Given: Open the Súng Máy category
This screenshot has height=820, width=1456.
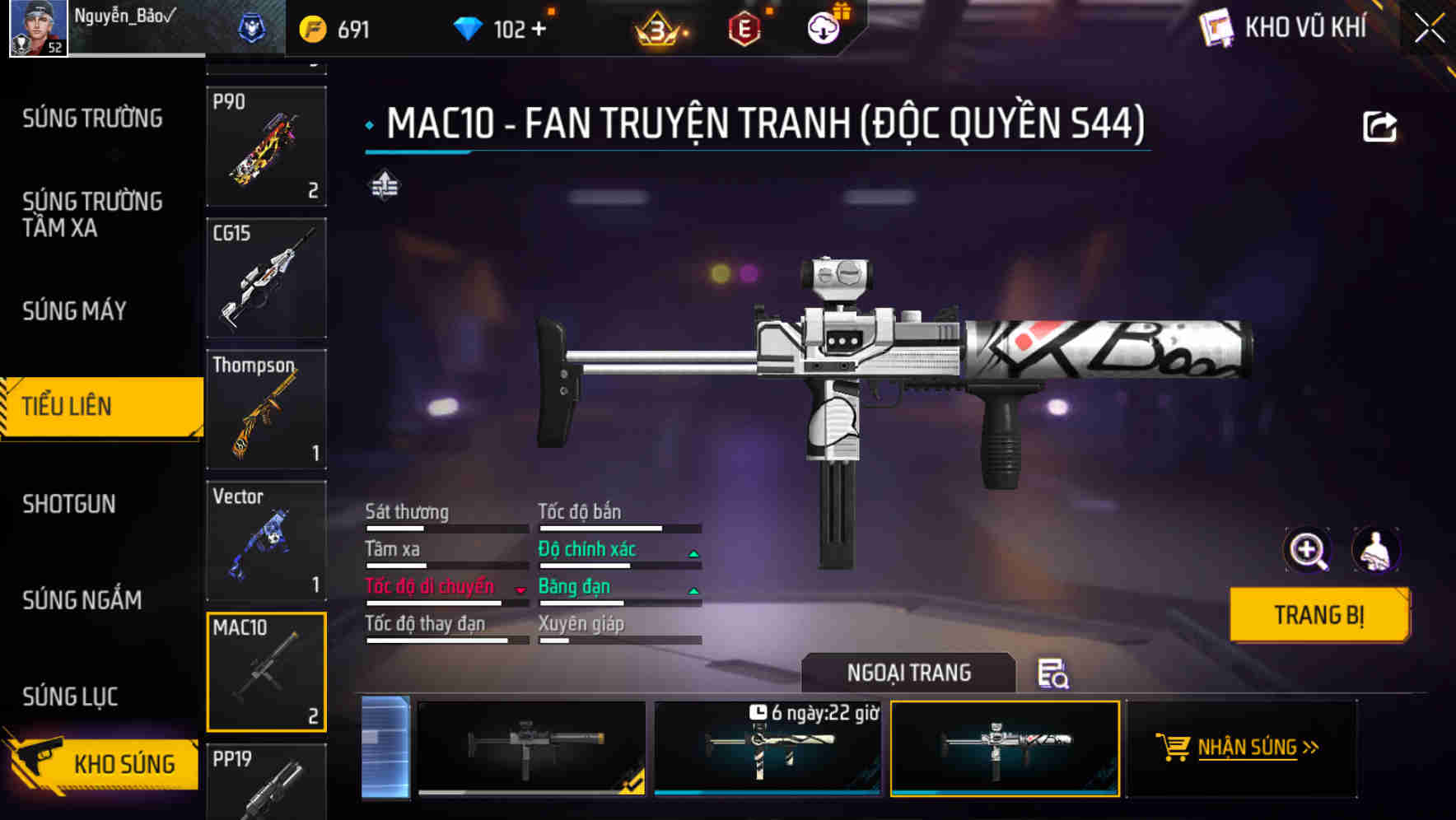Looking at the screenshot, I should 74,311.
